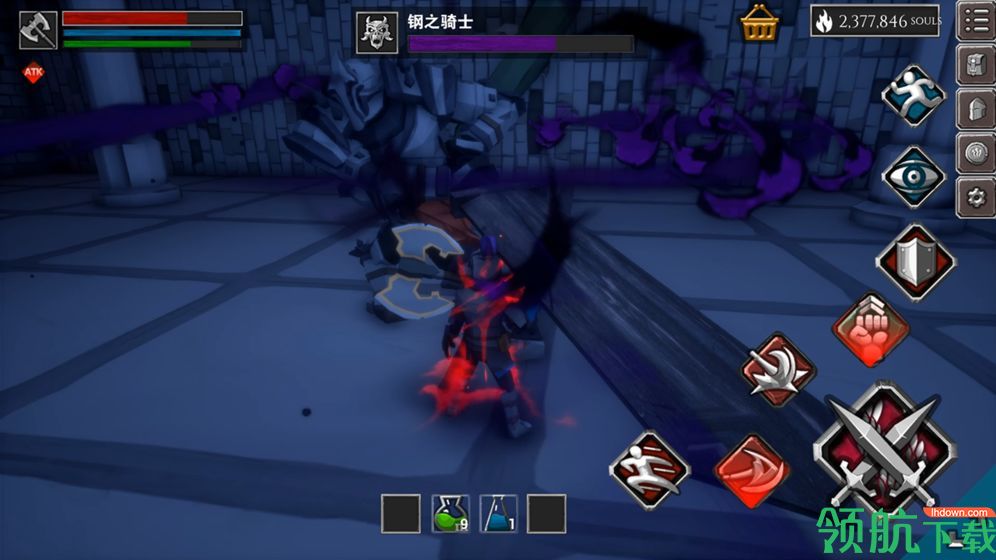The height and width of the screenshot is (560, 996).
Task: Open the backpack inventory
Action: 975,66
